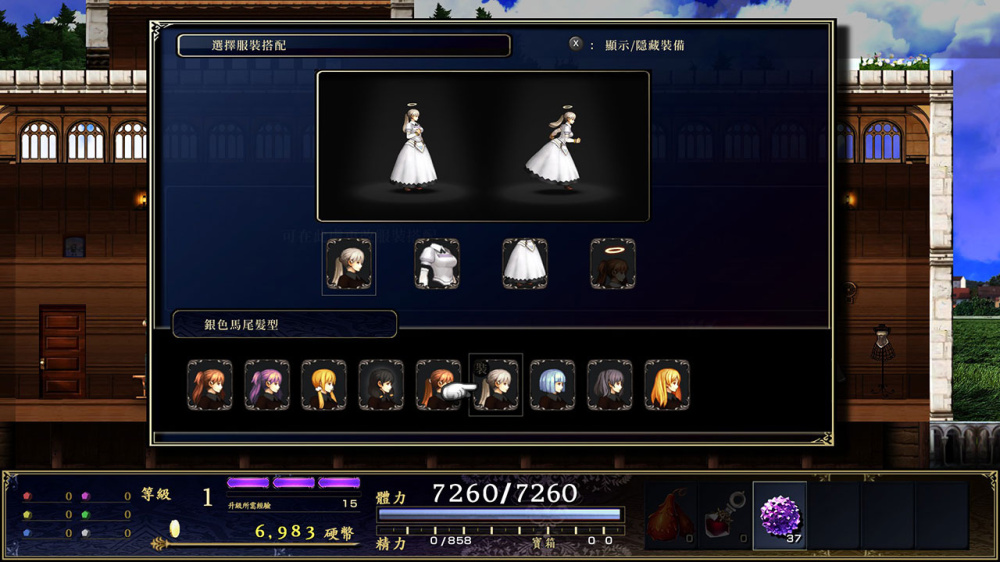
Task: Choose the dark gray hairstyle option
Action: click(x=609, y=385)
